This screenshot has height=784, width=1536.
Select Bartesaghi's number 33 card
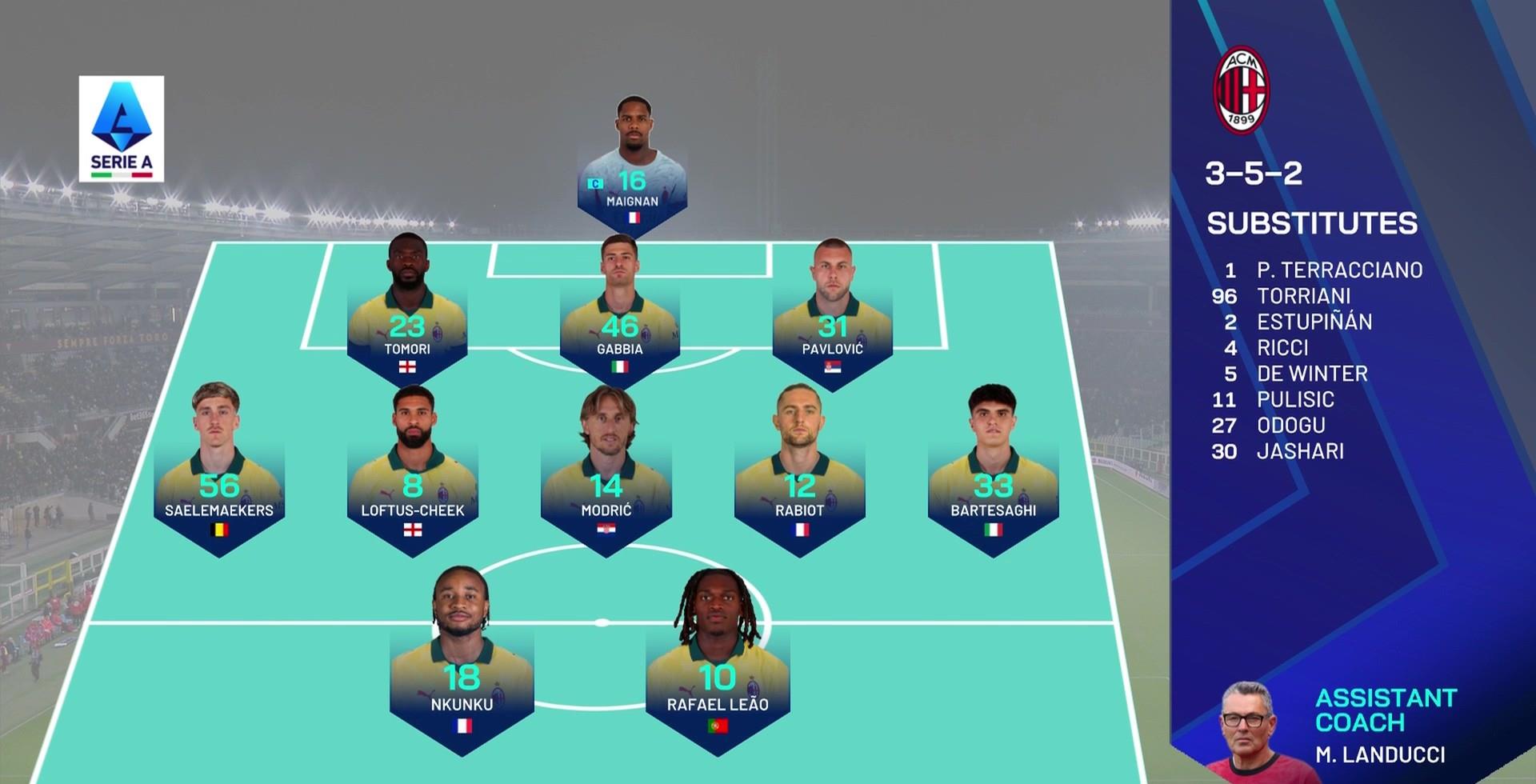click(993, 480)
